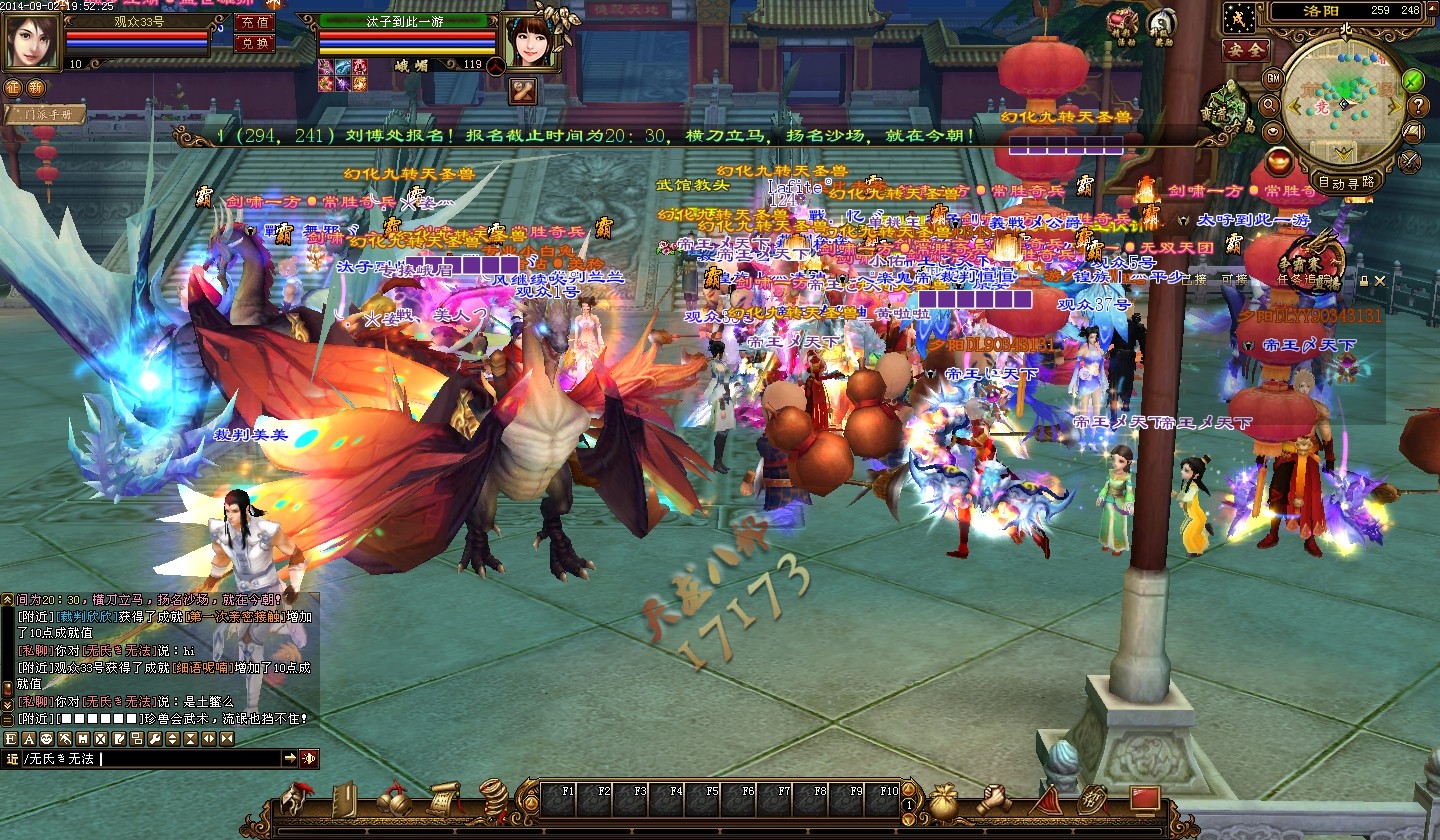
Task: Open the question mark help button
Action: [1417, 106]
